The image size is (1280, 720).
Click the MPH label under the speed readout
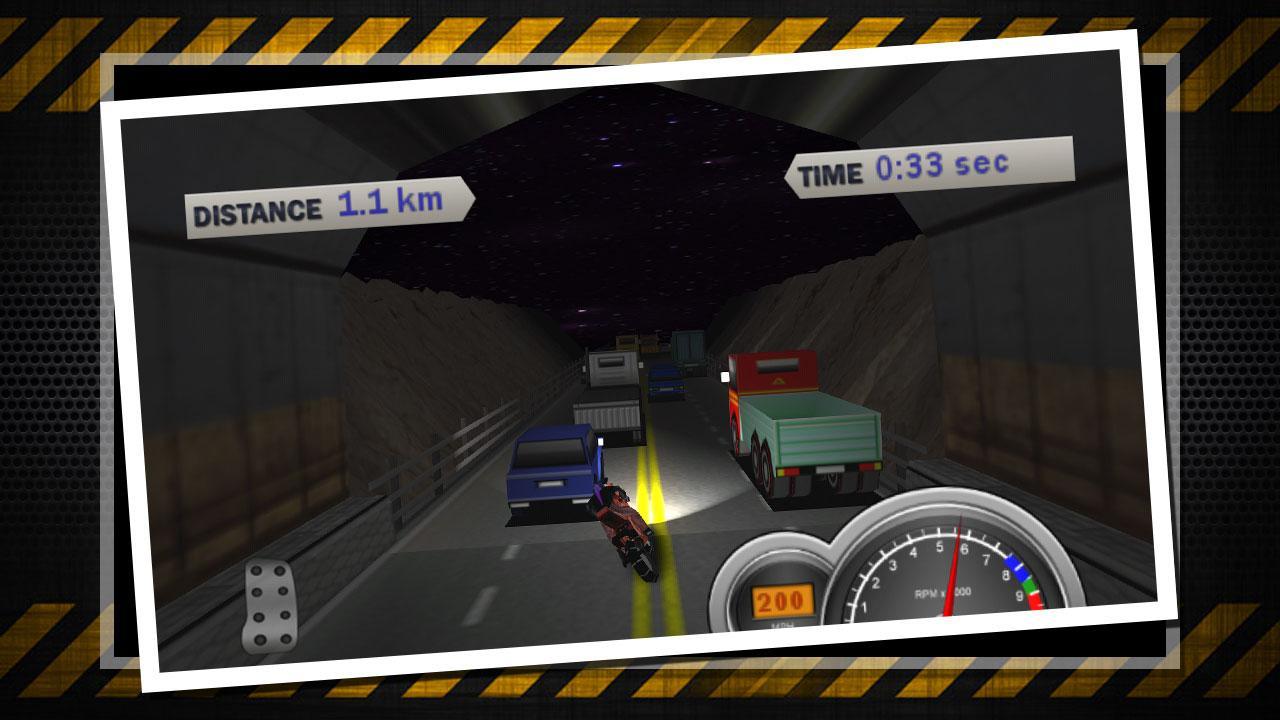click(782, 625)
